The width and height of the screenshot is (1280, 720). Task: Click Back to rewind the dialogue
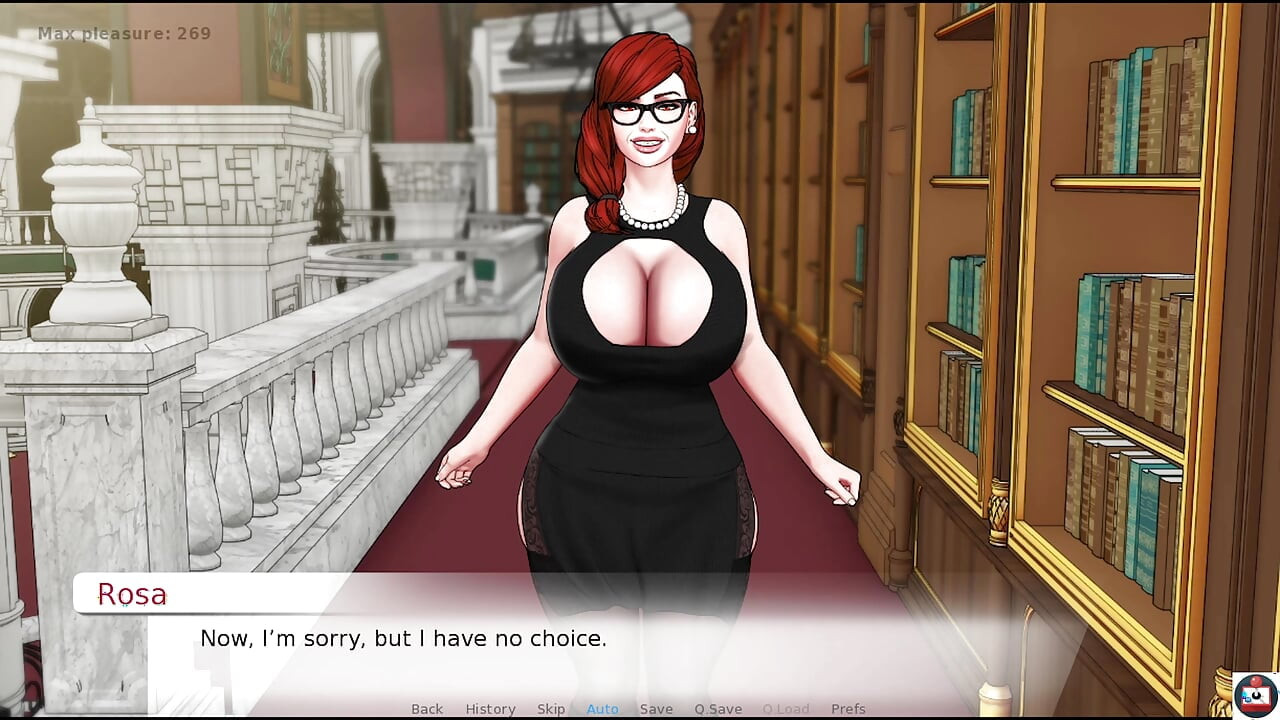(427, 708)
